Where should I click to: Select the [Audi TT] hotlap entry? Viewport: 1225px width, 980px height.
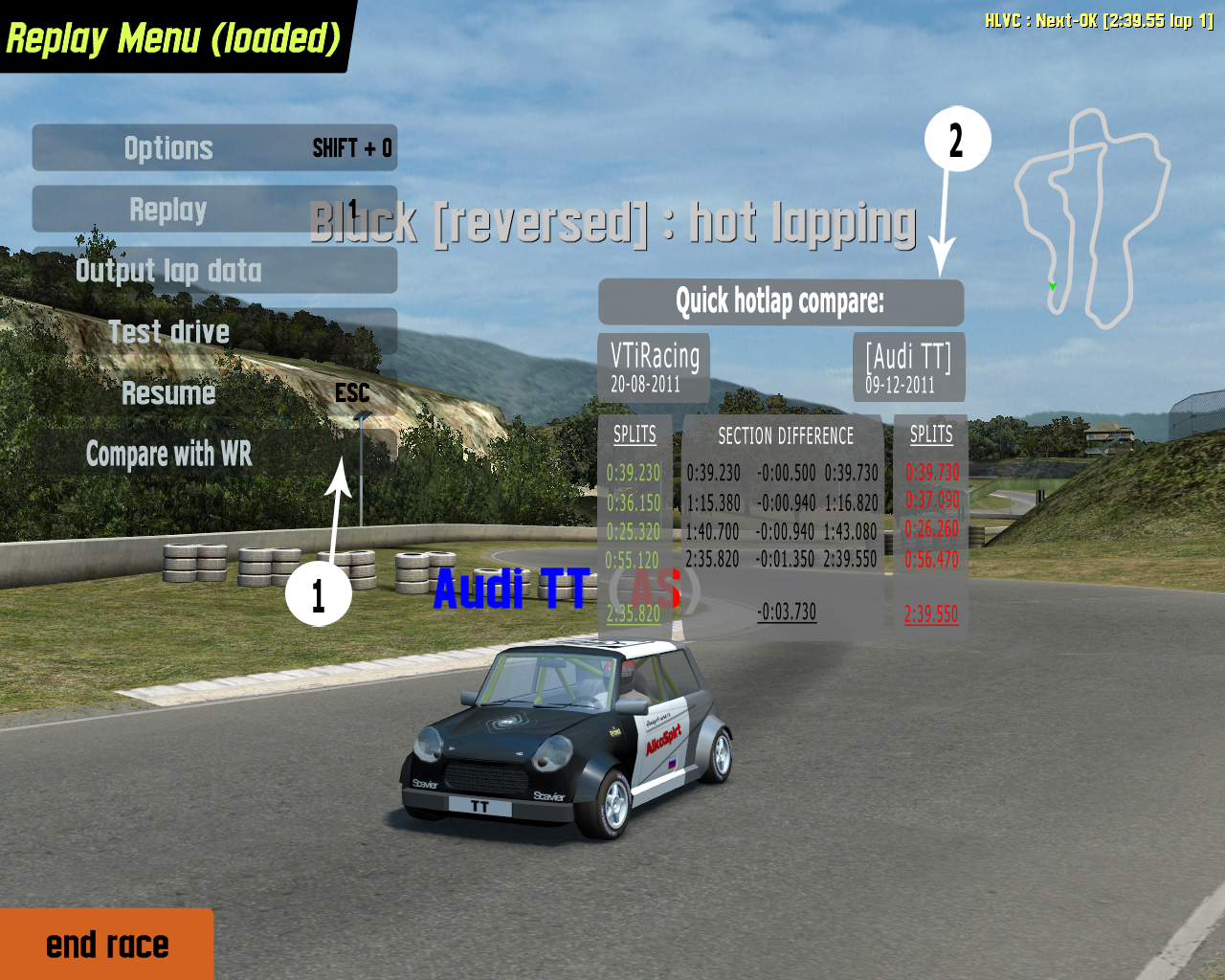coord(908,367)
